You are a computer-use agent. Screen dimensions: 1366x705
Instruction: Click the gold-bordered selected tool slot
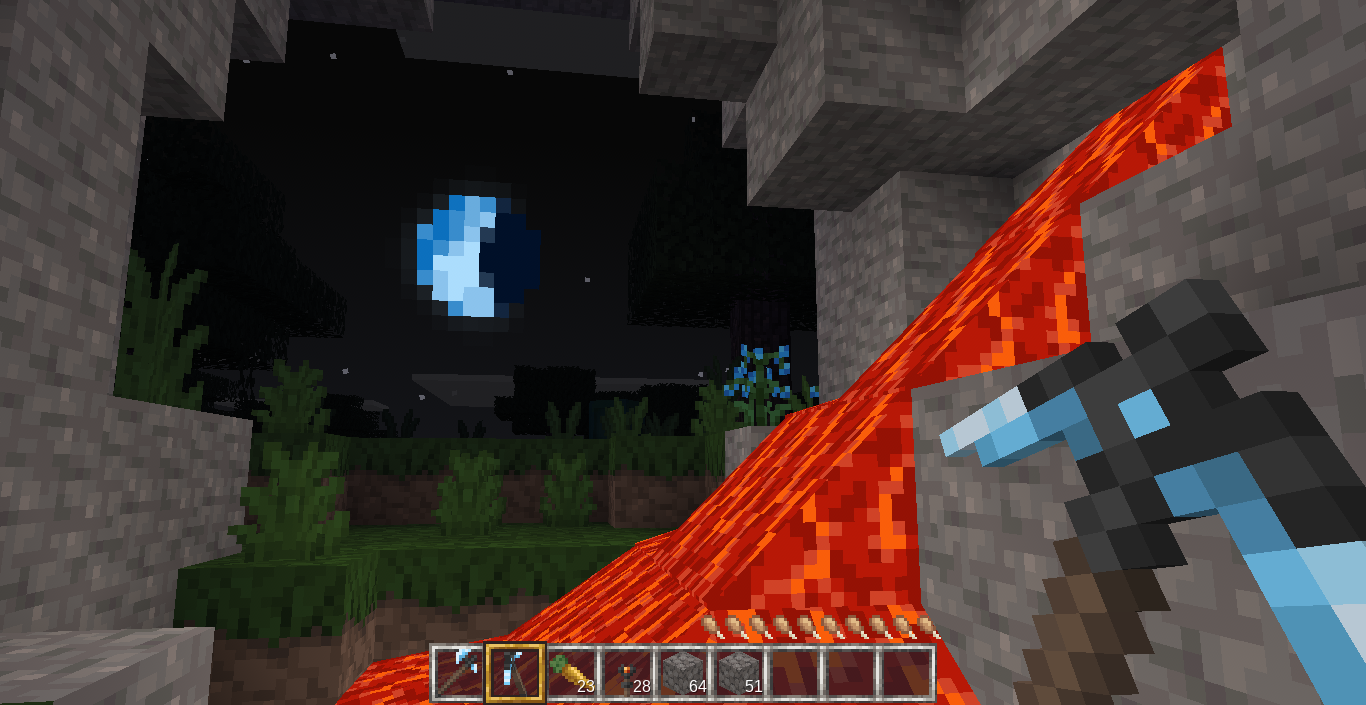515,672
